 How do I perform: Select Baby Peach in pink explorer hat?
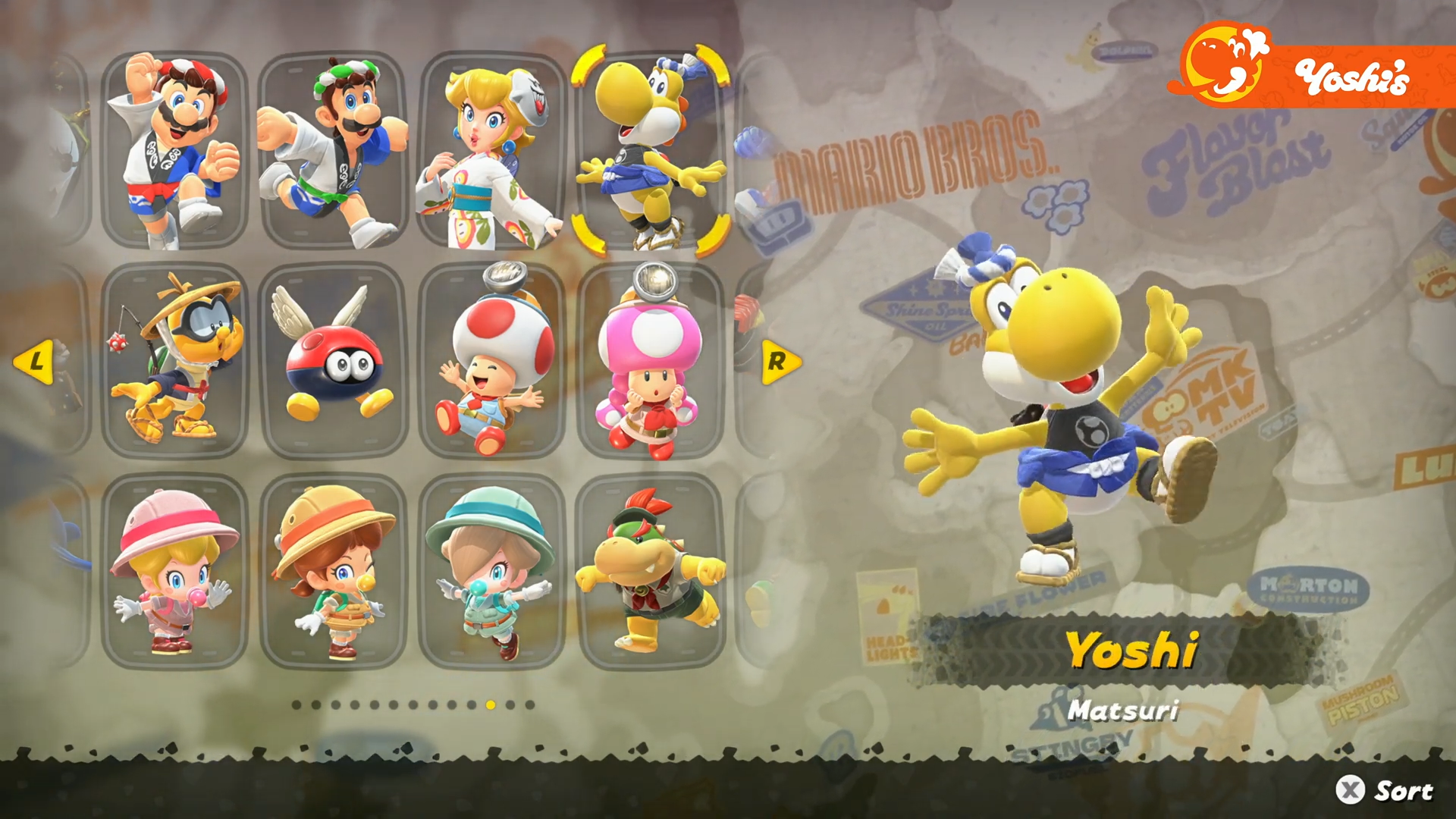coord(174,572)
